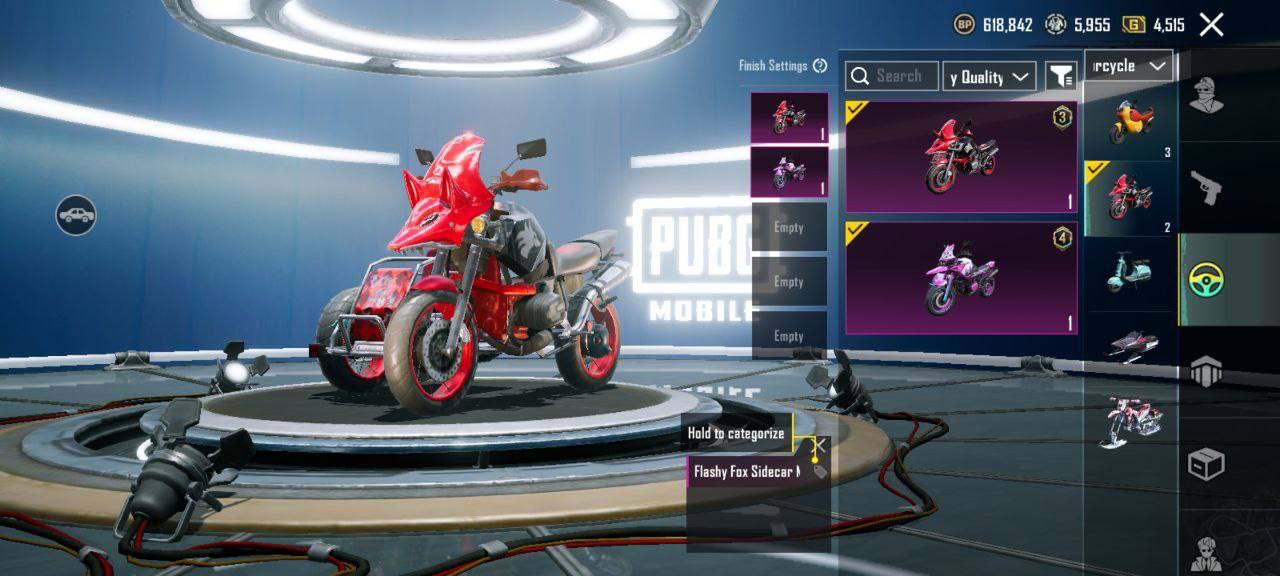This screenshot has width=1280, height=576.
Task: Switch to the box crate tab
Action: [1206, 464]
